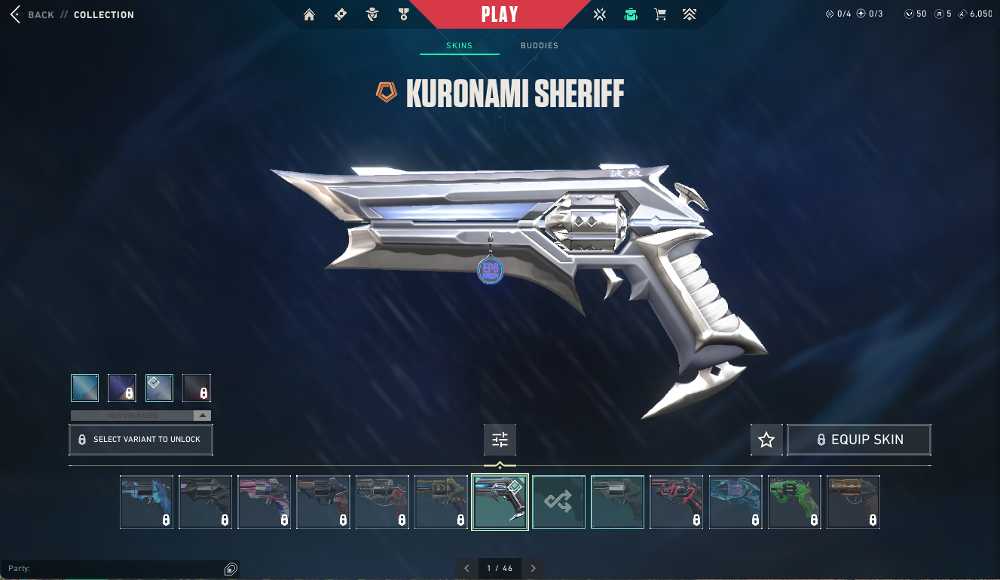Choose the green Sheriff skin thumbnail
The height and width of the screenshot is (580, 1000).
coord(794,501)
